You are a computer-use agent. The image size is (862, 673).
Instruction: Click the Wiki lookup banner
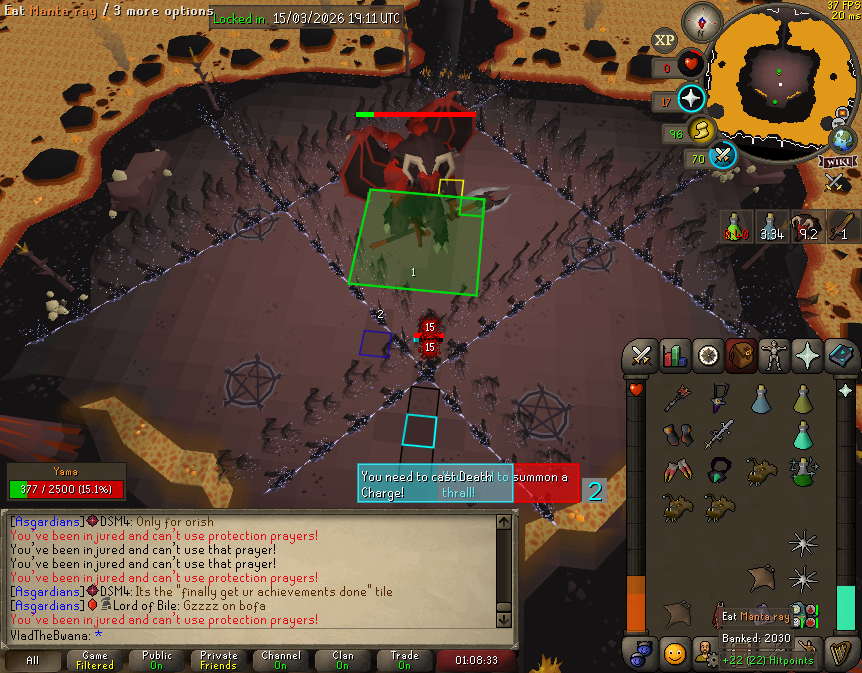tap(838, 162)
